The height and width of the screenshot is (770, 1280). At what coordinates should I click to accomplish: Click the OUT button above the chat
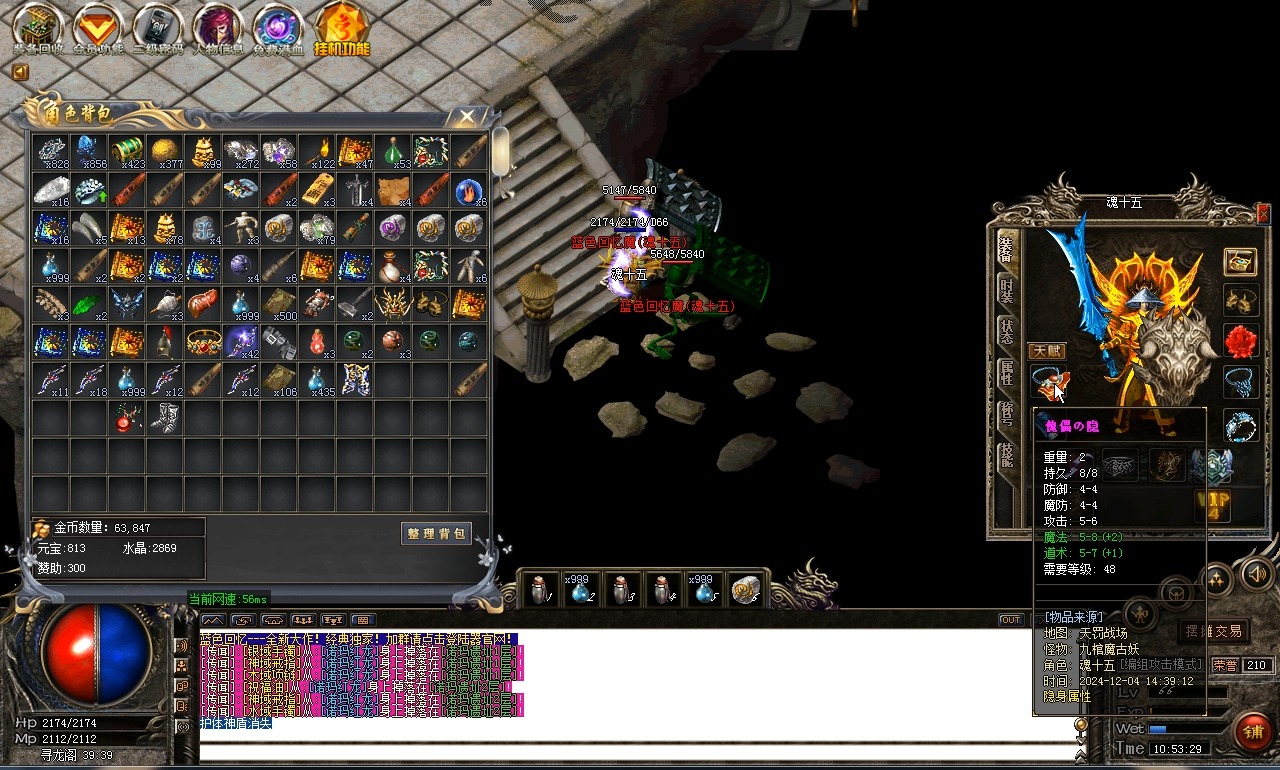[1010, 620]
